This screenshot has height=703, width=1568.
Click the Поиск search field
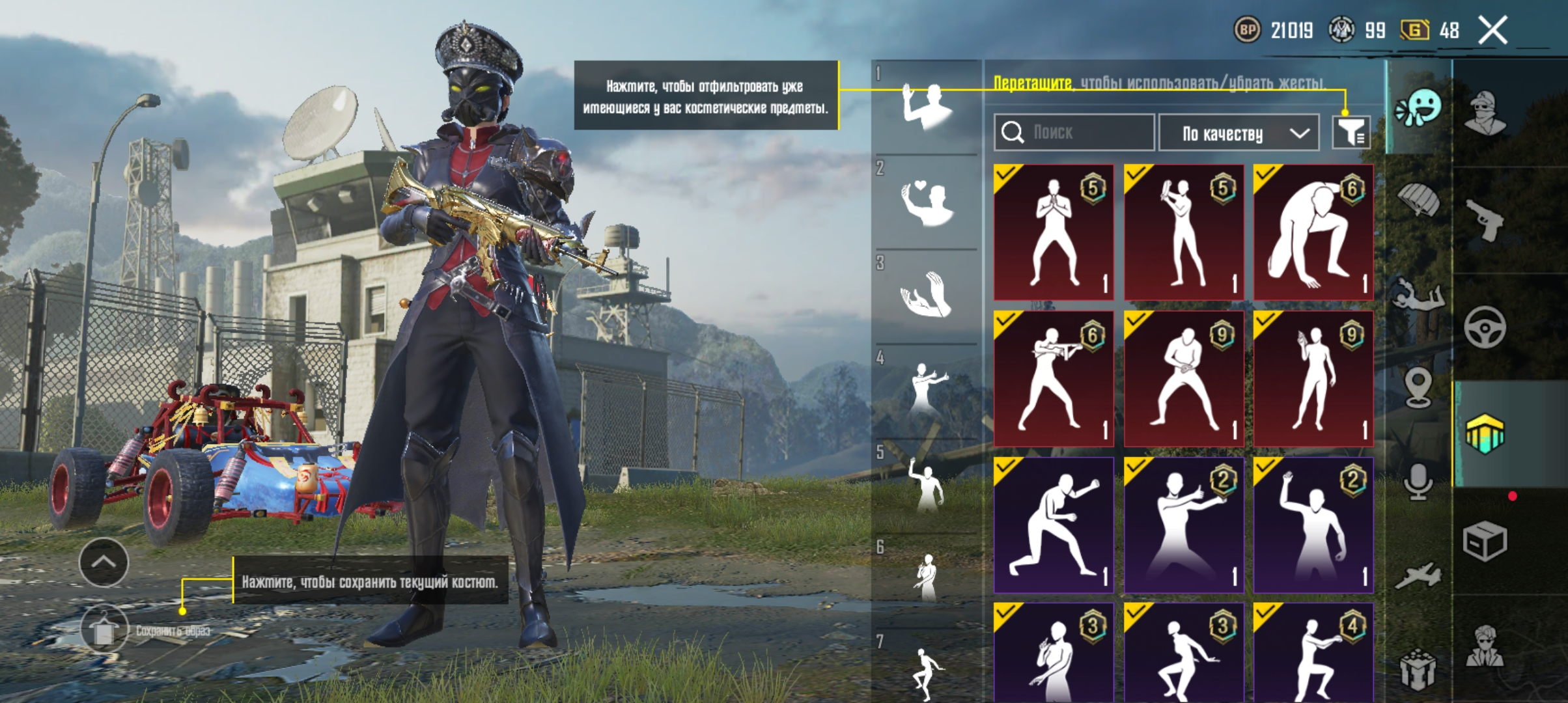pyautogui.click(x=1074, y=132)
